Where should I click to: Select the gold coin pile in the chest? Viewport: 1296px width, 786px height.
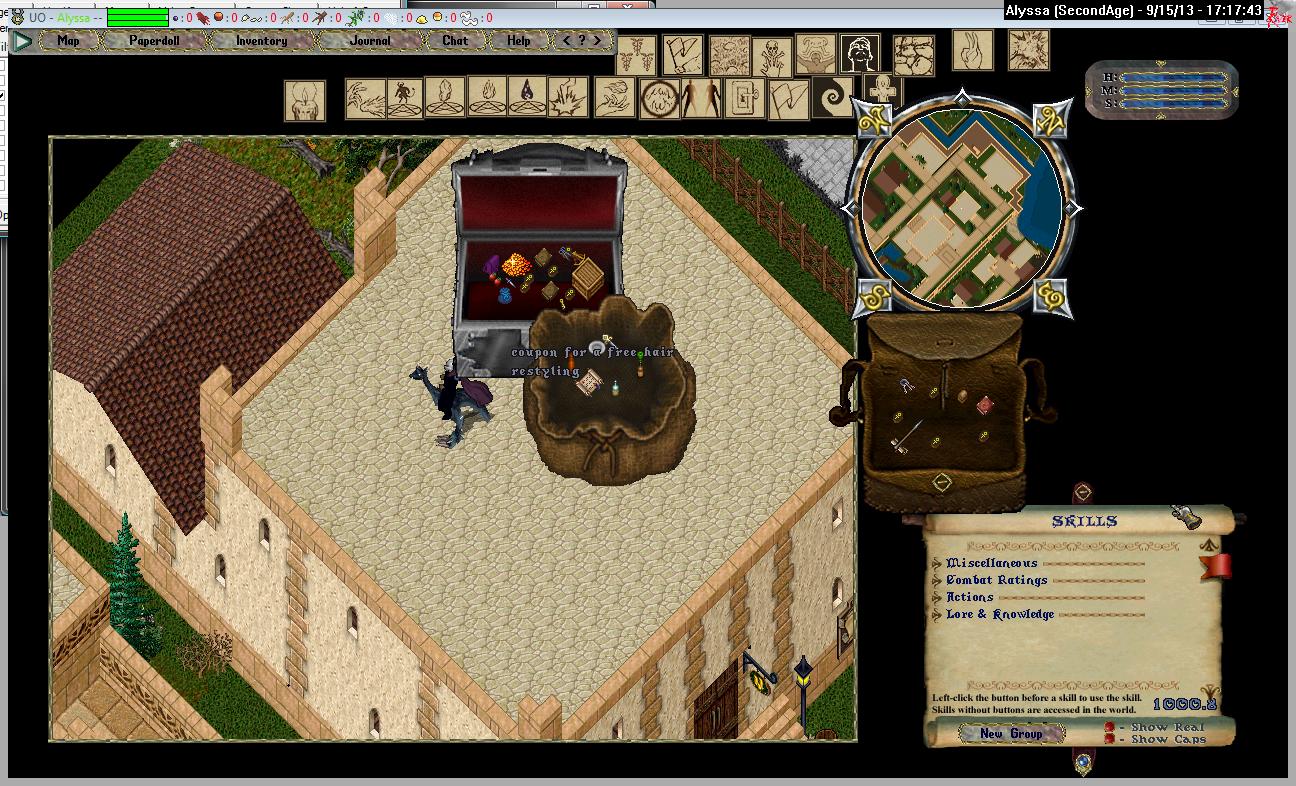pos(518,269)
